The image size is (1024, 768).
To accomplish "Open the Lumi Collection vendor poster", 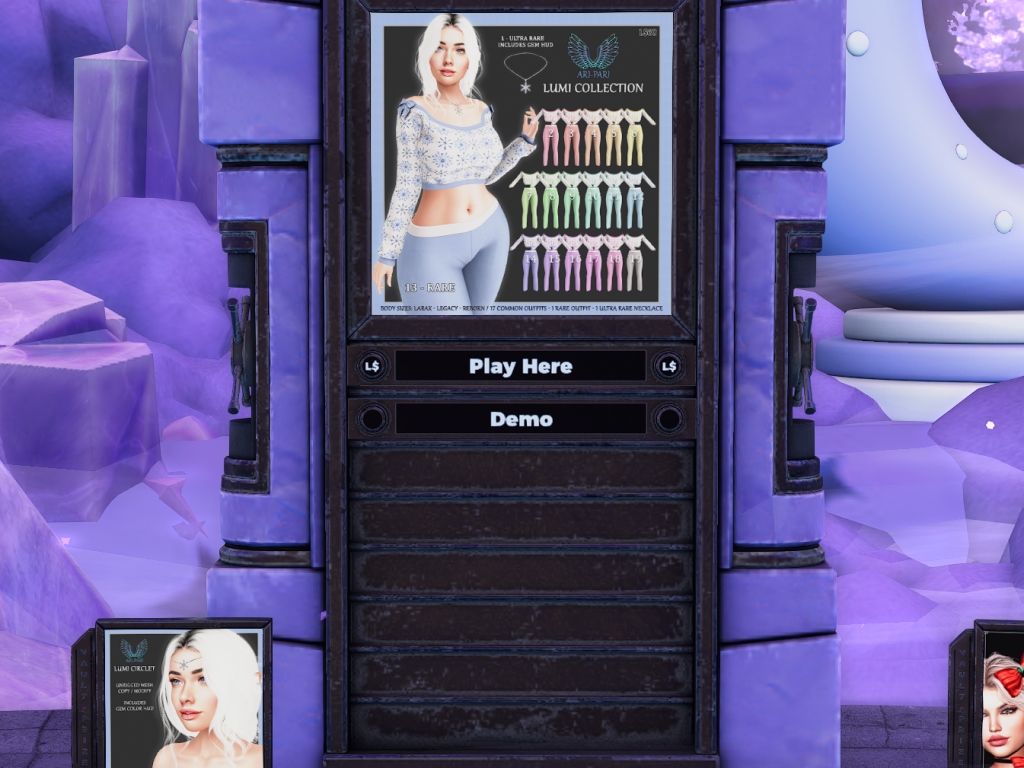I will (x=521, y=164).
